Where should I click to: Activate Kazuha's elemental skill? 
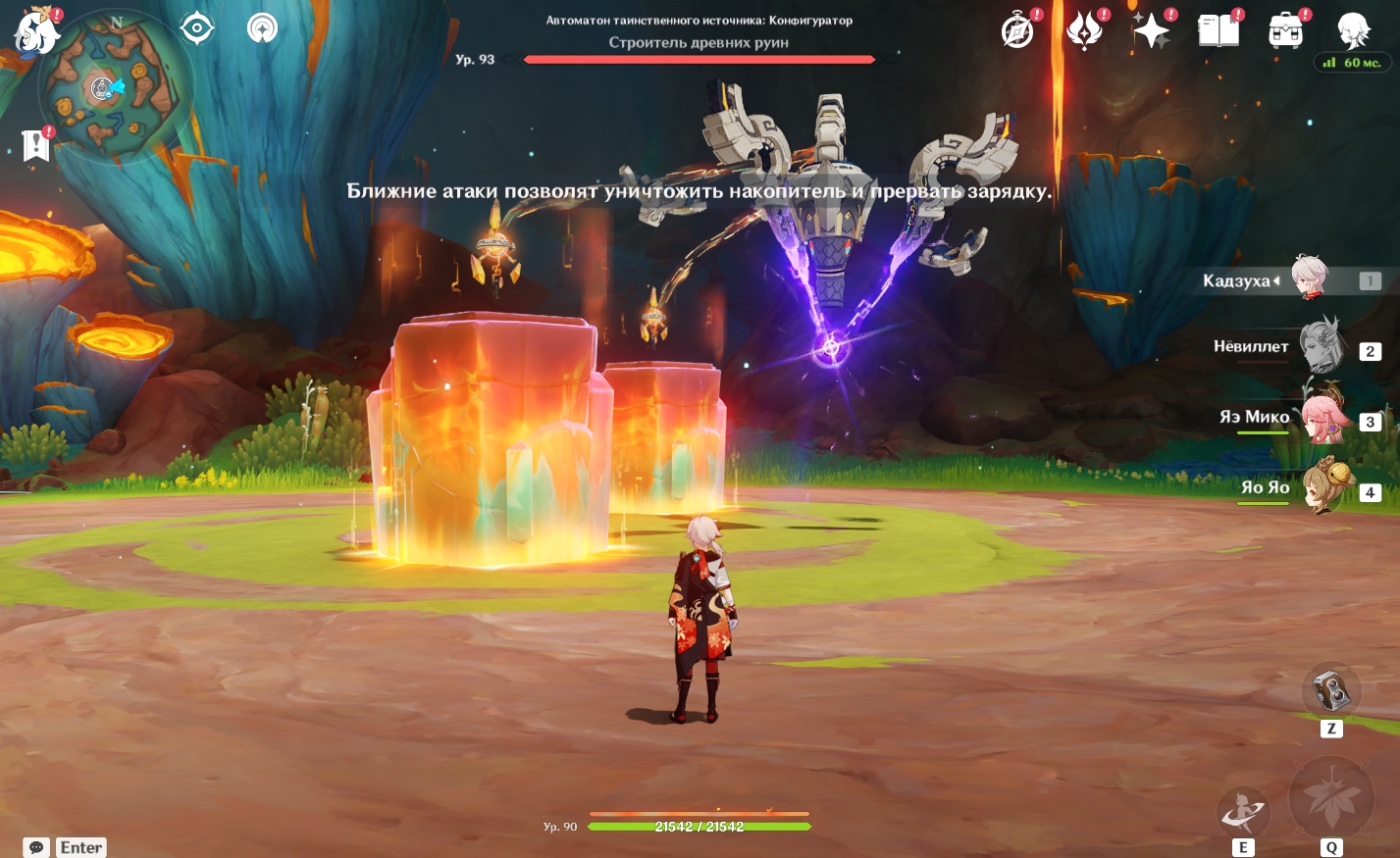click(1243, 813)
